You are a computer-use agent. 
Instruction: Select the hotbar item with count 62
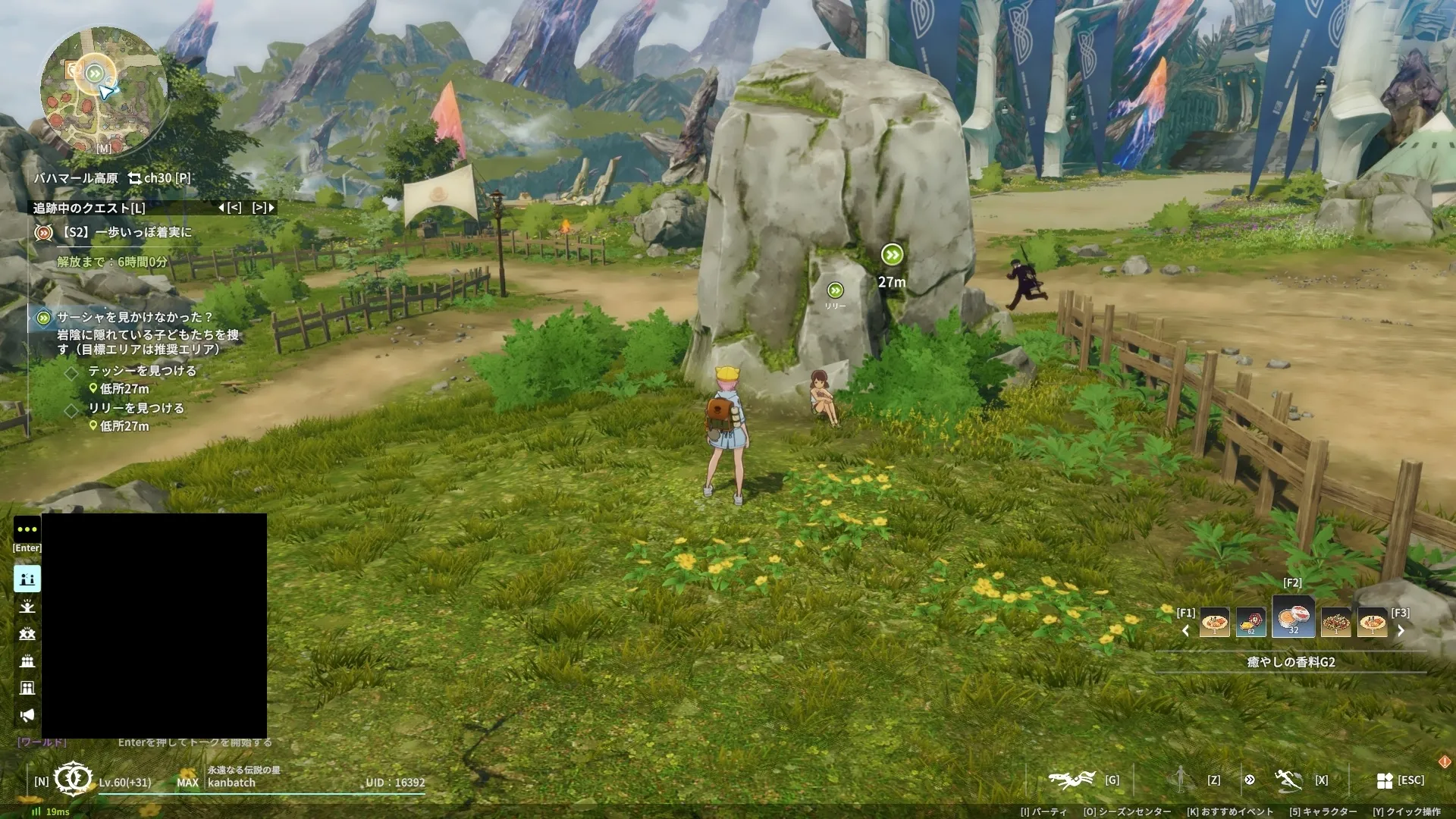[x=1250, y=623]
